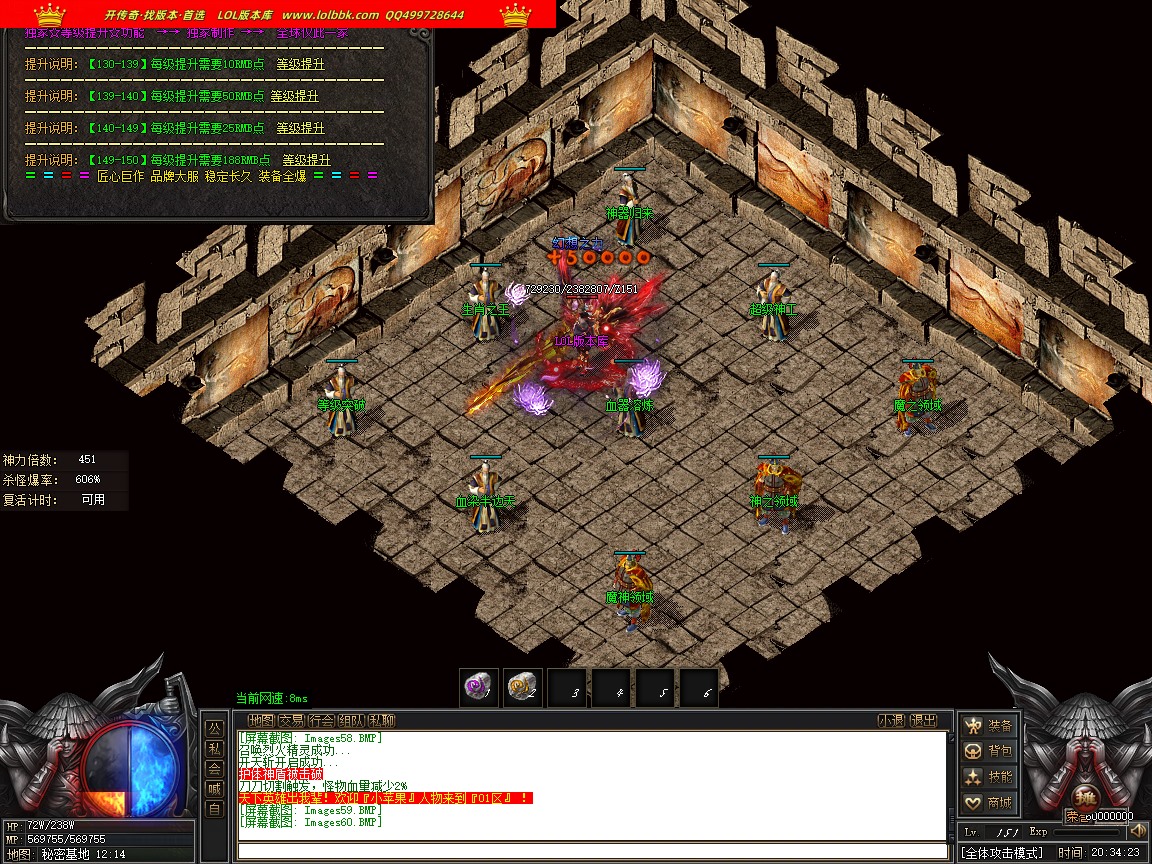Click 等级提升 link for levels 130-139
The height and width of the screenshot is (864, 1152).
300,64
